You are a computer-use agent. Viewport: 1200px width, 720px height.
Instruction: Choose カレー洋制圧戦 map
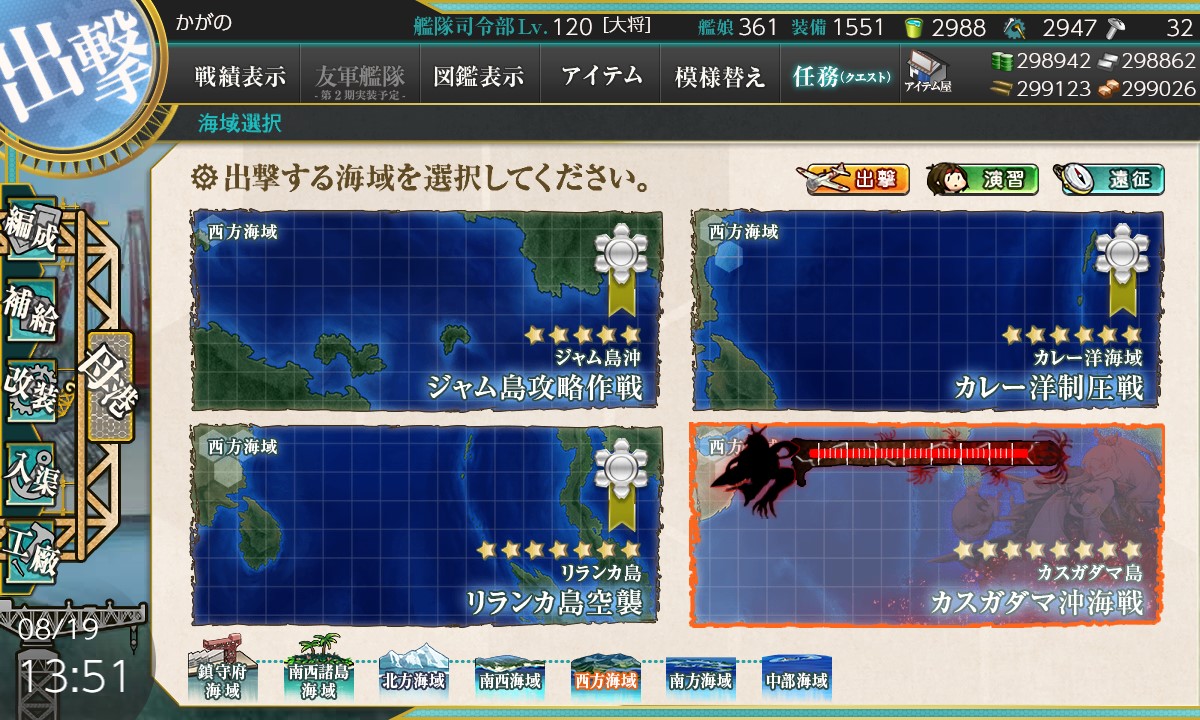tap(927, 309)
